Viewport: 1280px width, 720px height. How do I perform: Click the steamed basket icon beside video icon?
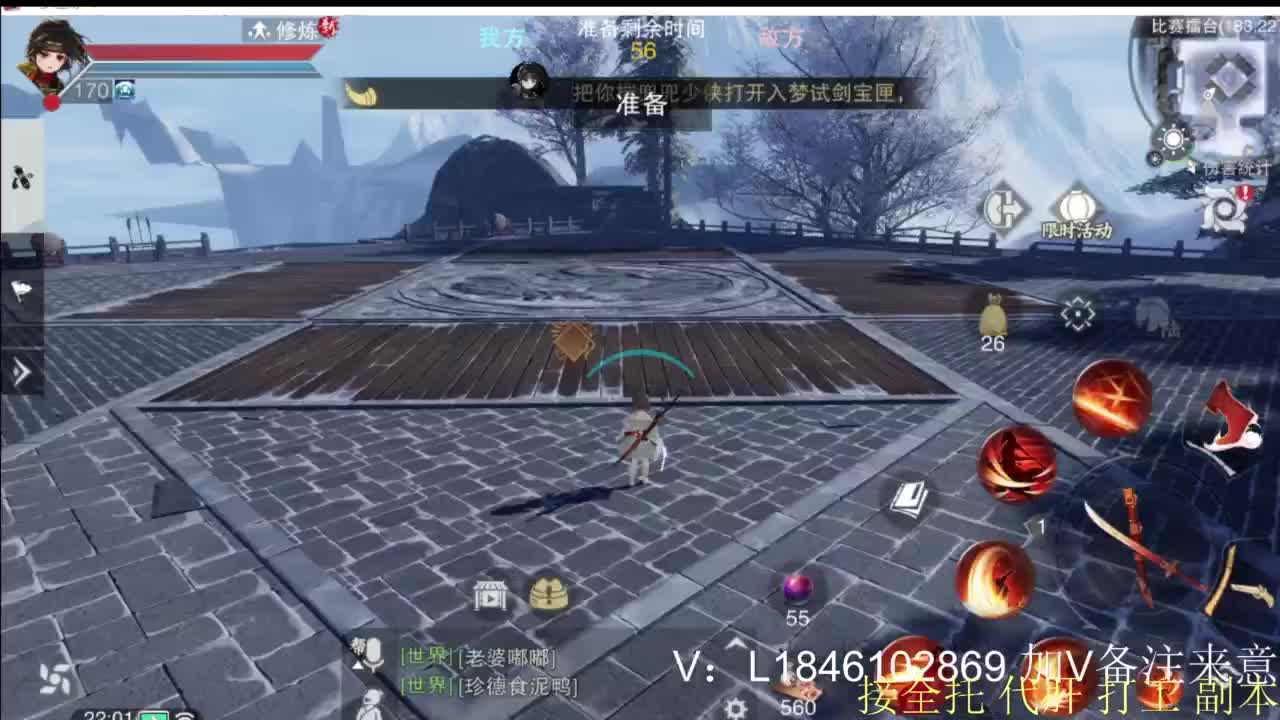546,592
